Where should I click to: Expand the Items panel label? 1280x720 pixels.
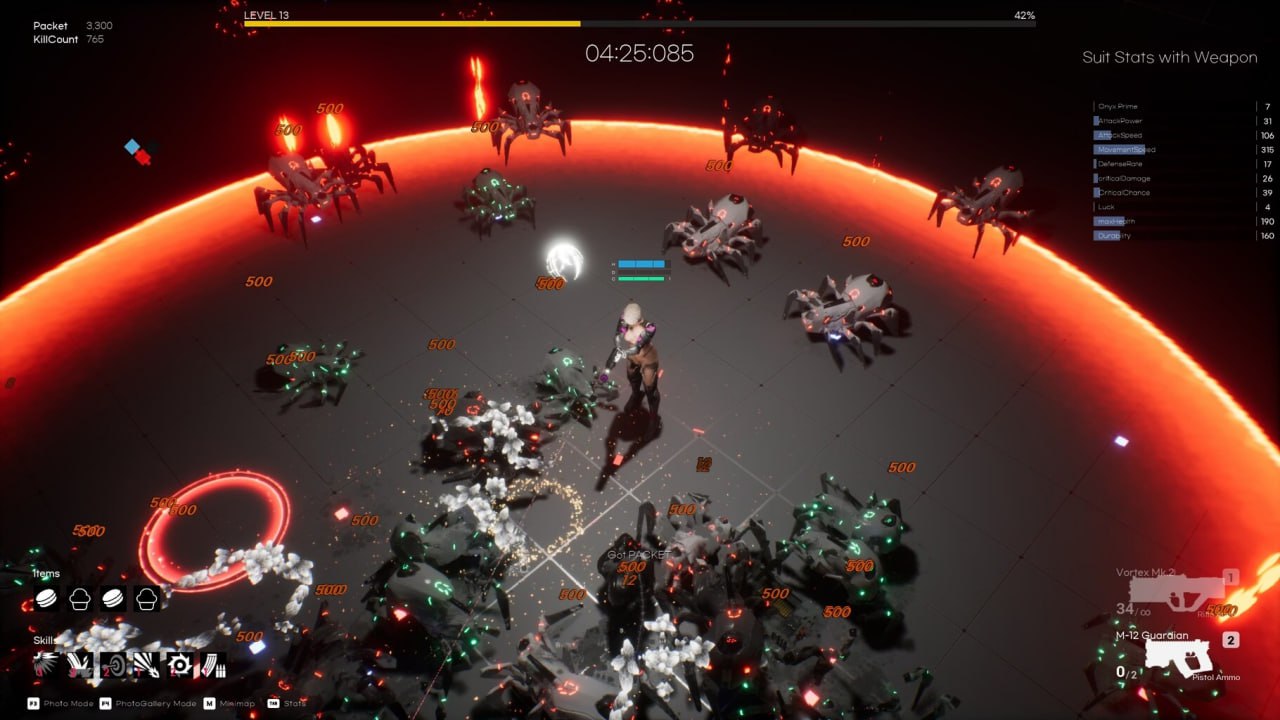pos(45,573)
